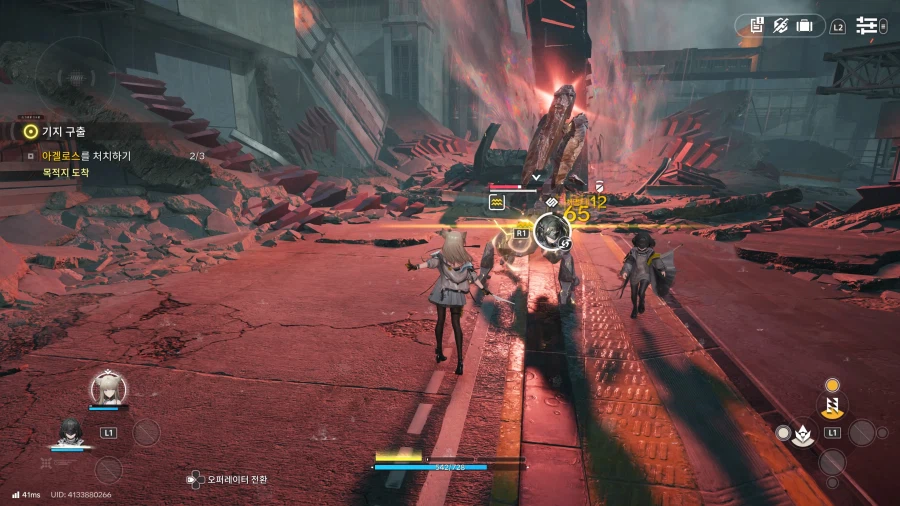Screen dimensions: 900x506
Task: Activate the white crown-shaped skill icon
Action: [801, 433]
